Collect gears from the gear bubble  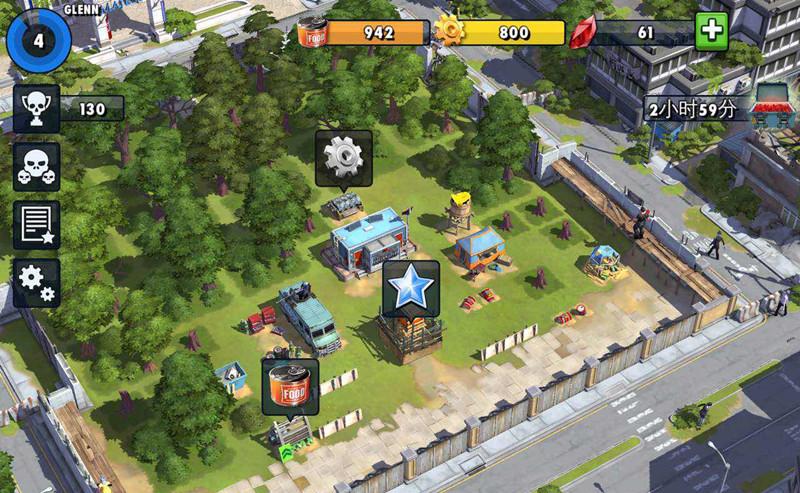point(344,157)
